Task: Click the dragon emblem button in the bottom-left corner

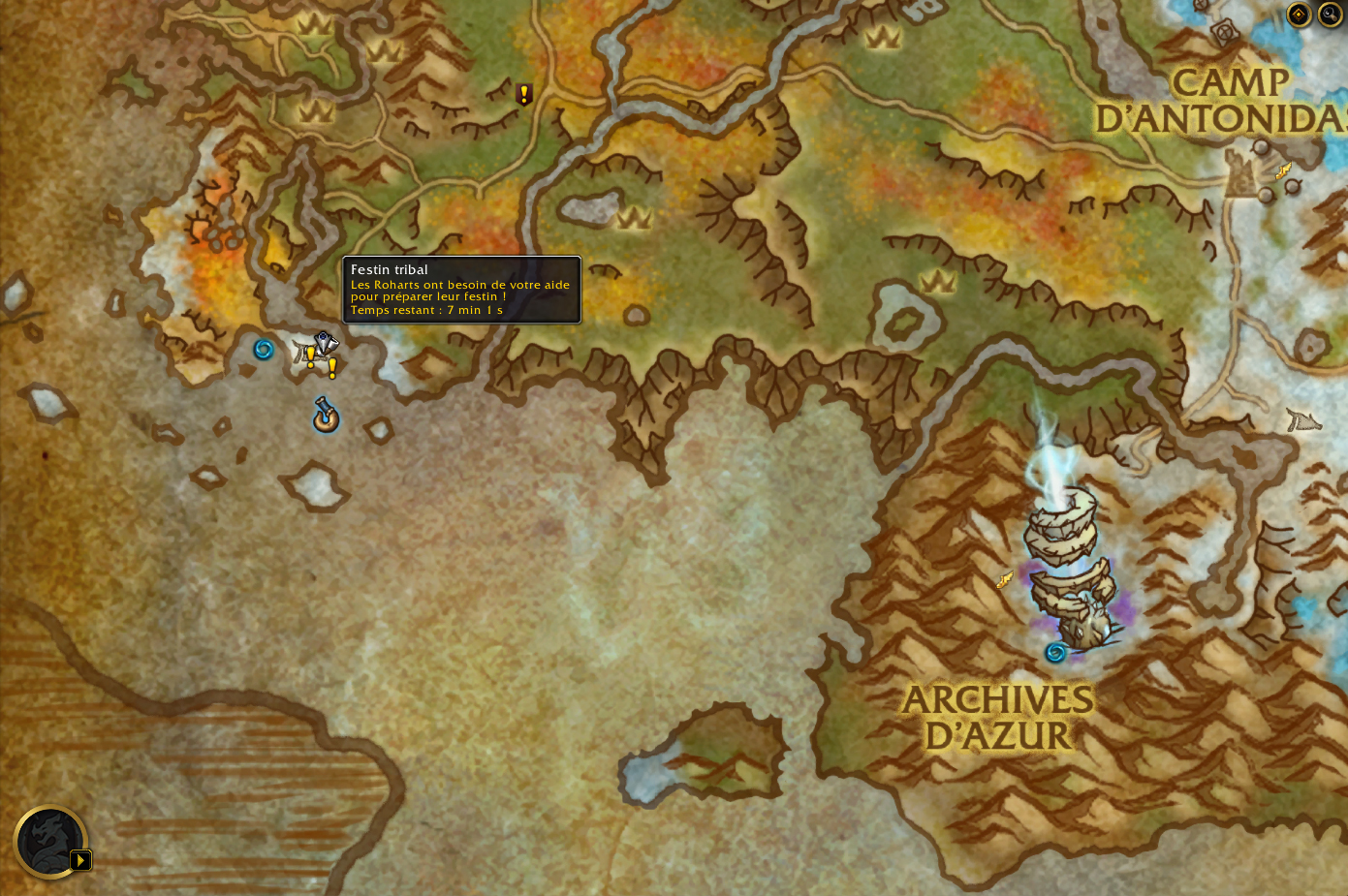Action: point(50,842)
